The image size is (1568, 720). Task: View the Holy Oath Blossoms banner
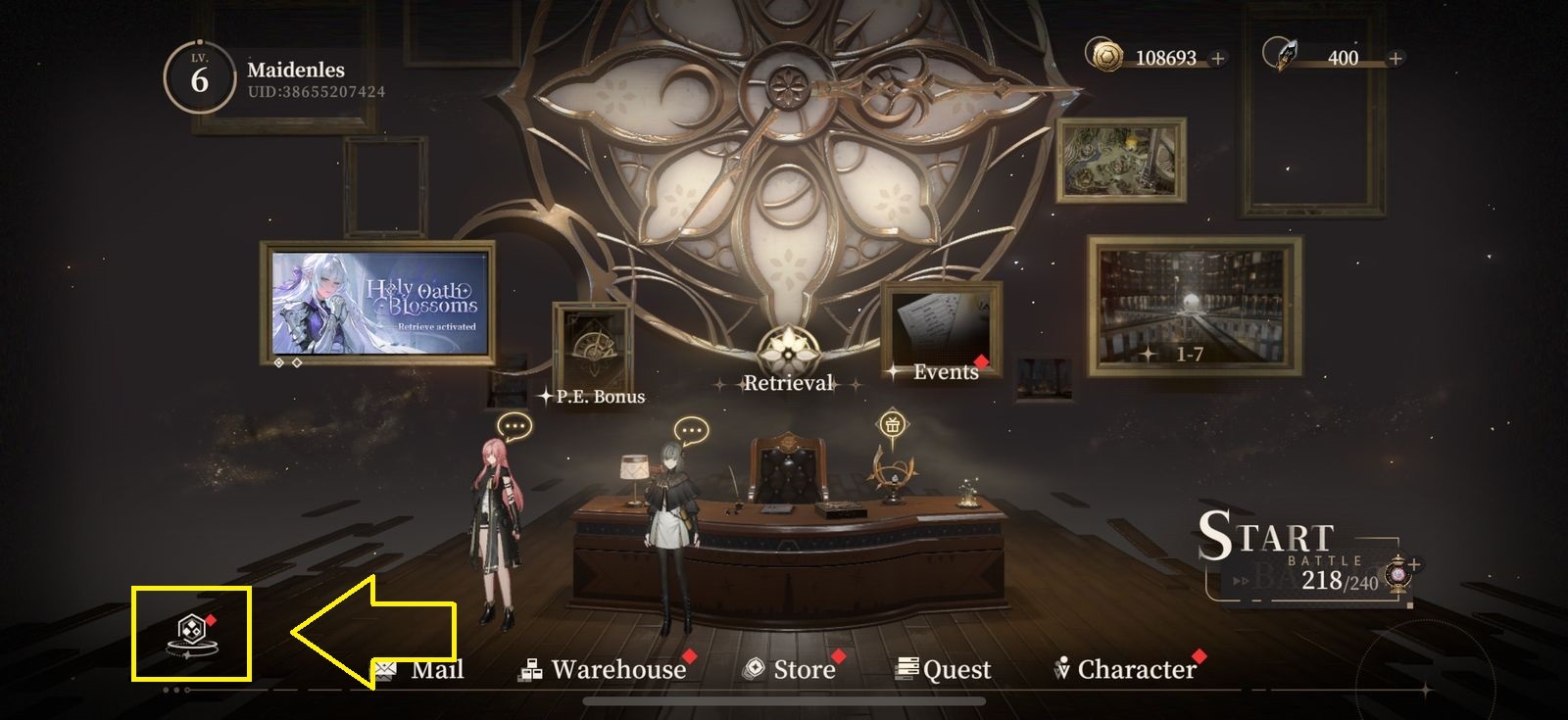[x=378, y=303]
